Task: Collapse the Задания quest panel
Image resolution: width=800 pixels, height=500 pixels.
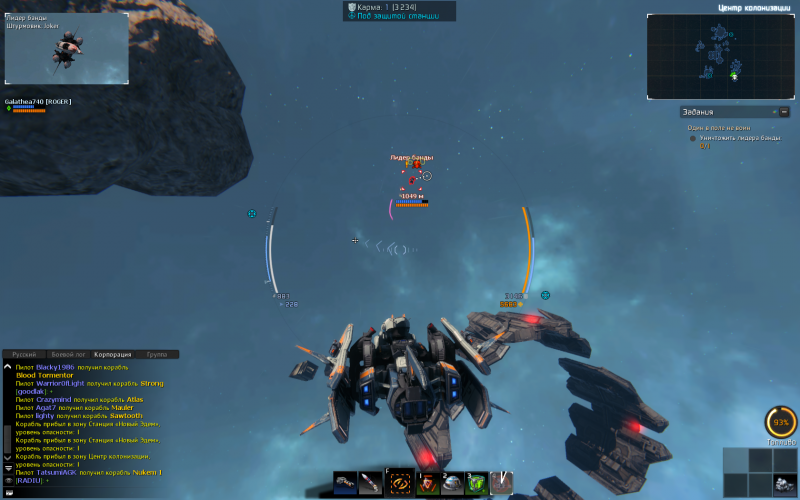Action: (x=784, y=112)
